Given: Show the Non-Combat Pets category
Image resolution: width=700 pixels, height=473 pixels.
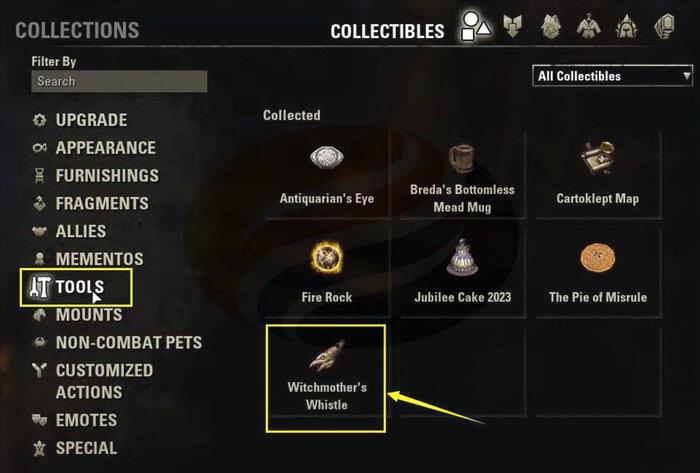Looking at the screenshot, I should [x=128, y=342].
